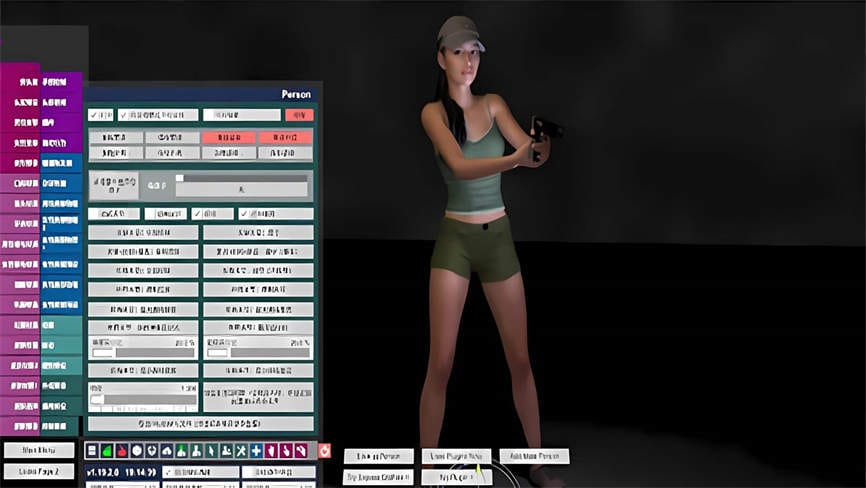Click the small red button beside the top checkboxes
Image resolution: width=866 pixels, height=488 pixels.
299,115
